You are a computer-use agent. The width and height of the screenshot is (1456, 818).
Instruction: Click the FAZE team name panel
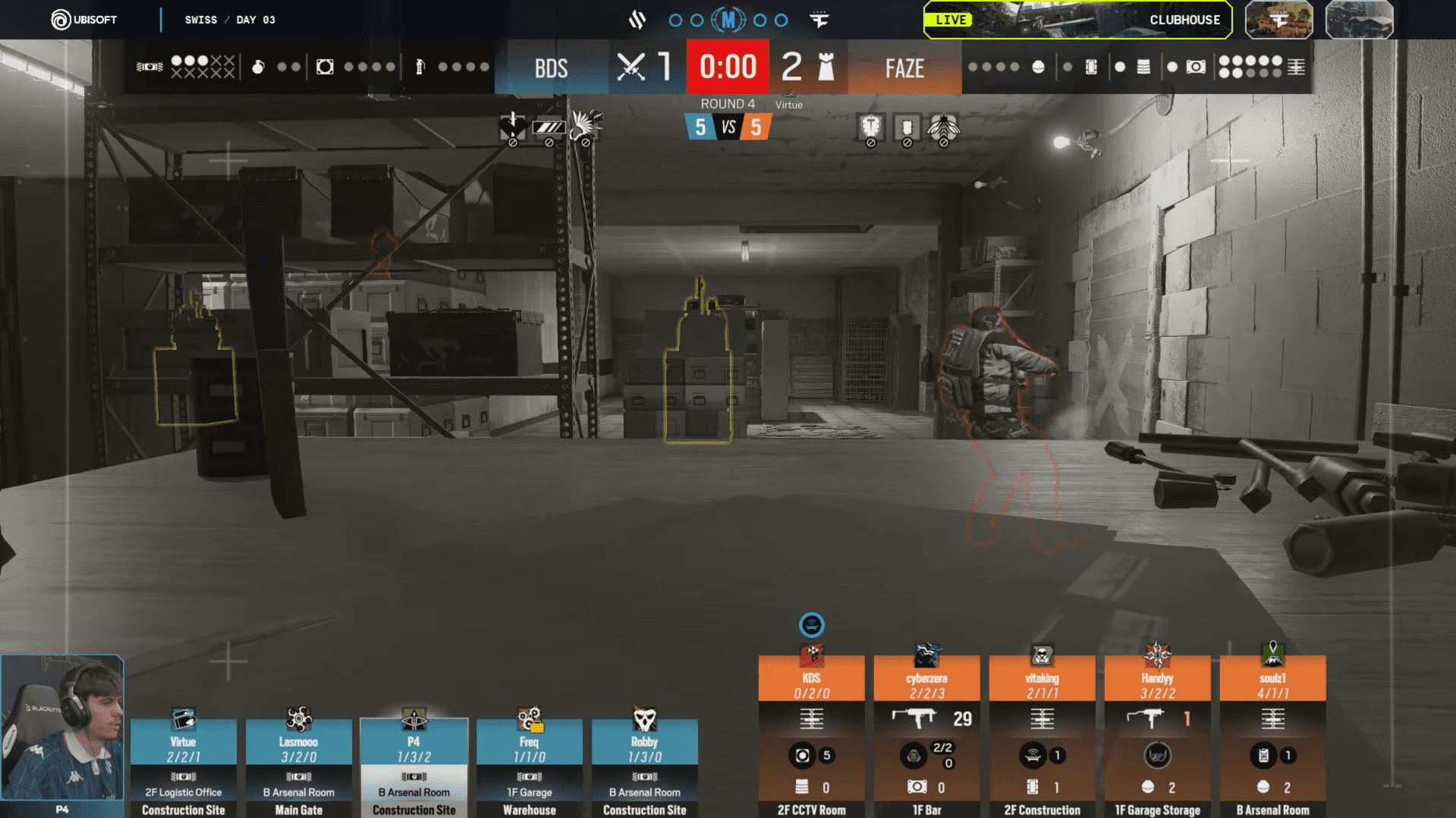click(904, 68)
